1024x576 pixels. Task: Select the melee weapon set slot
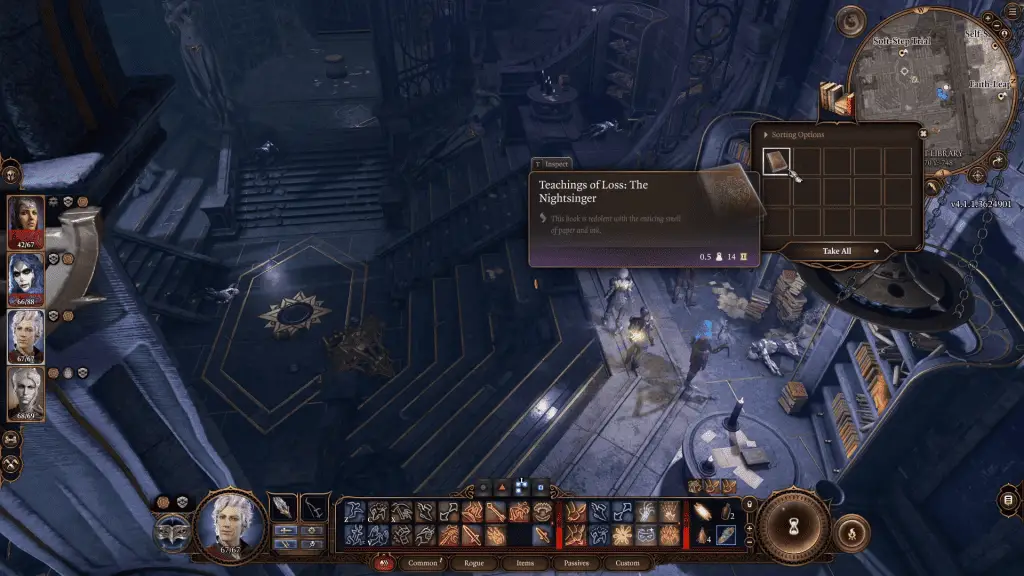284,507
